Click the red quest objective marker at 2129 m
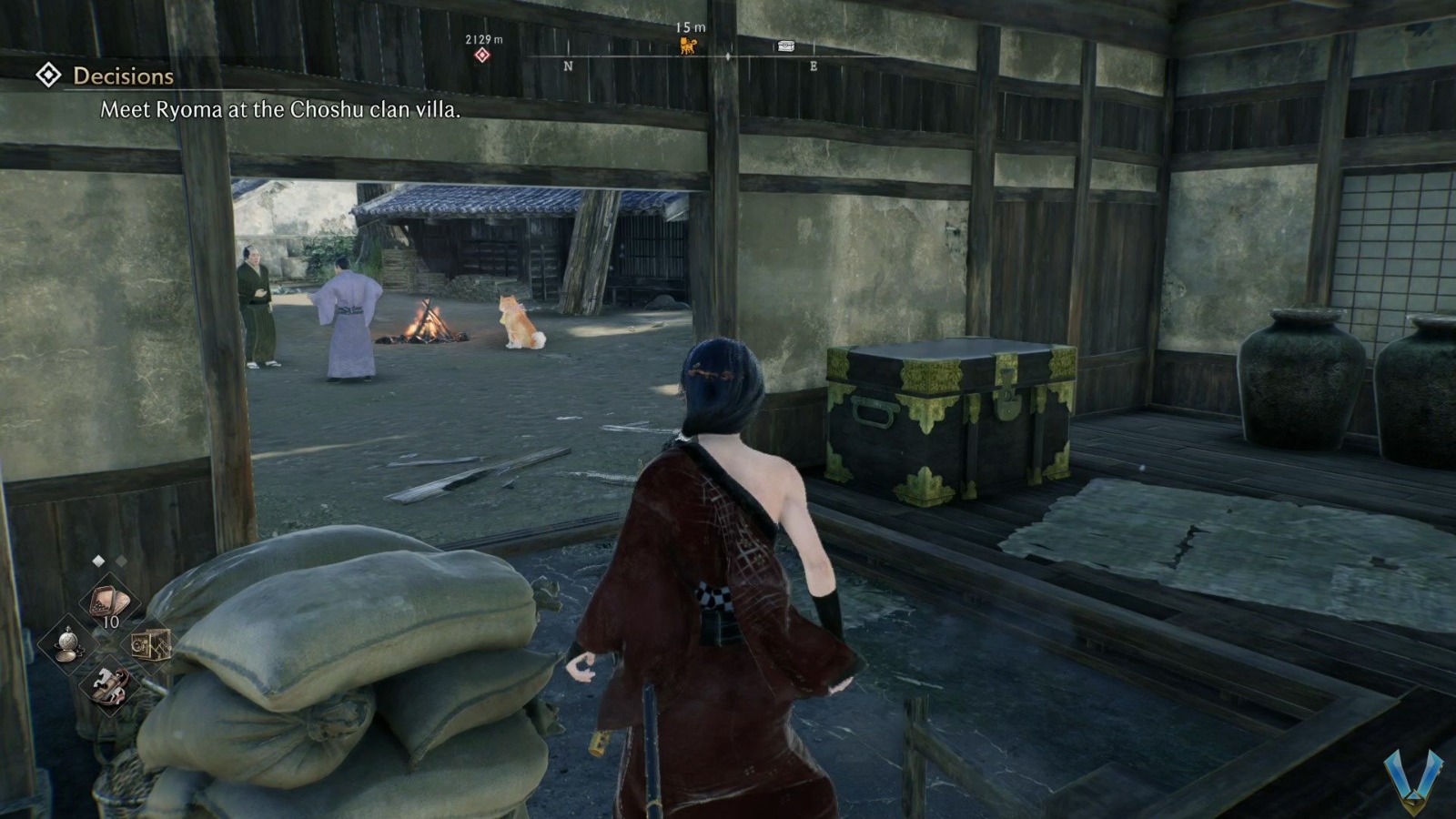The image size is (1456, 819). [481, 53]
